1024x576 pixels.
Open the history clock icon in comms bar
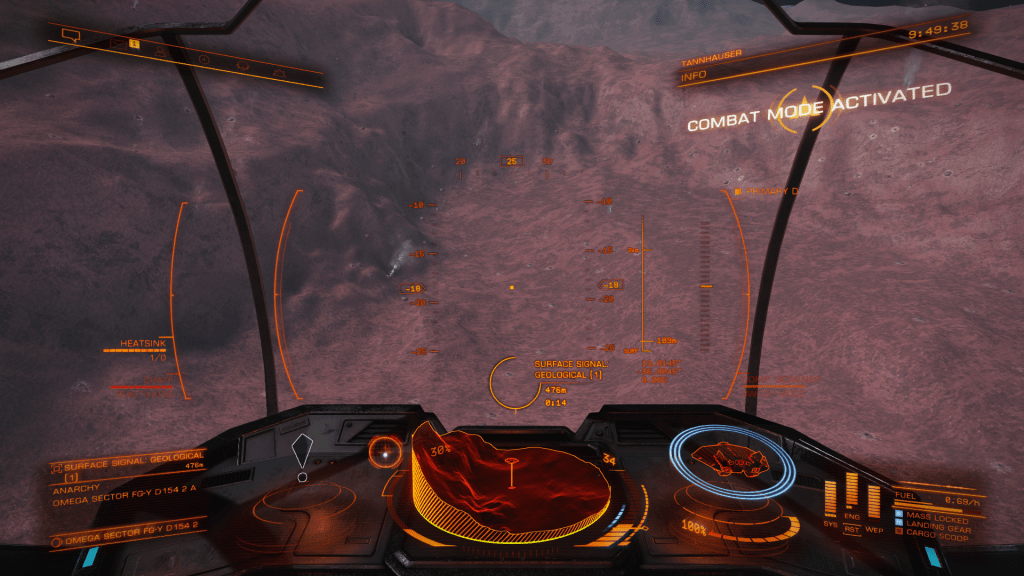(203, 59)
